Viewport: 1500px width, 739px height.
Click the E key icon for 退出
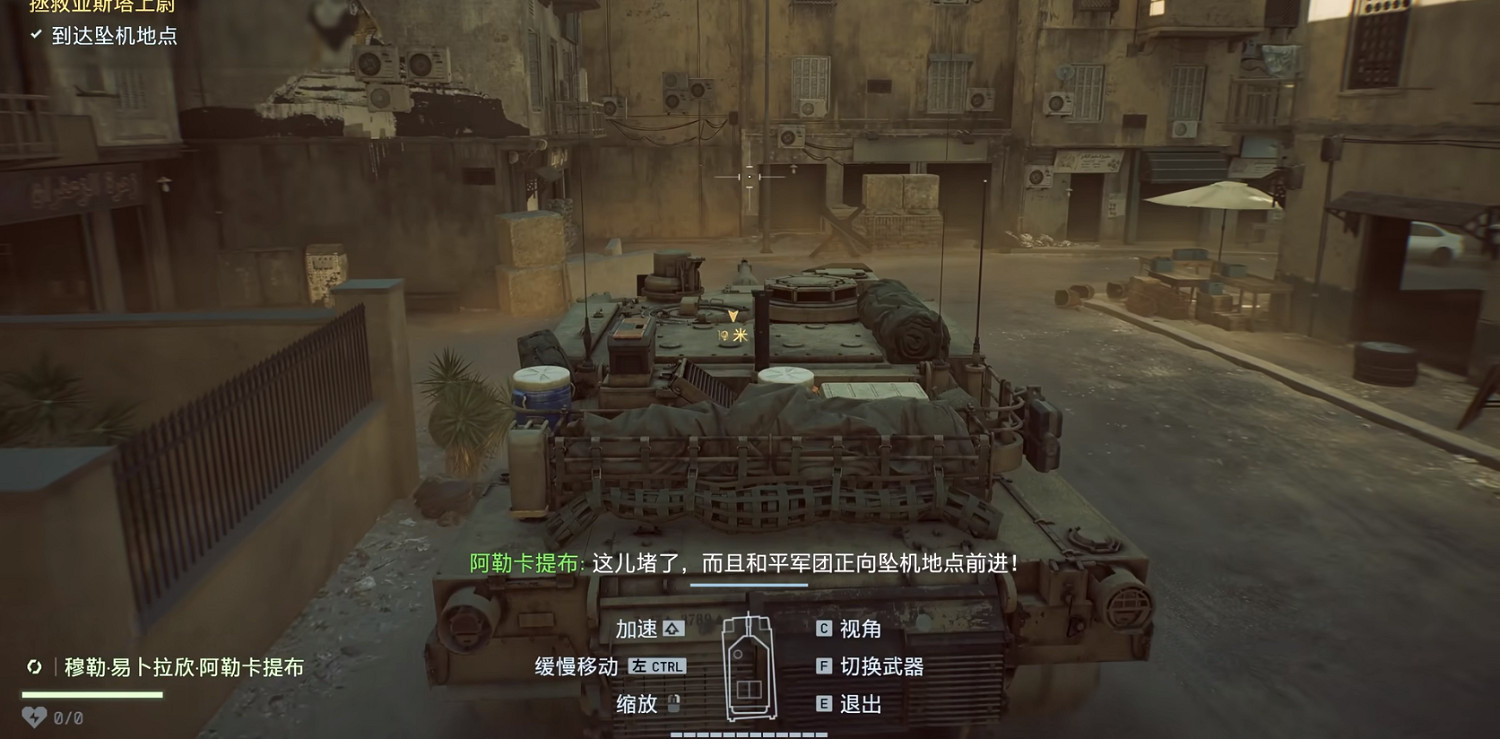824,704
